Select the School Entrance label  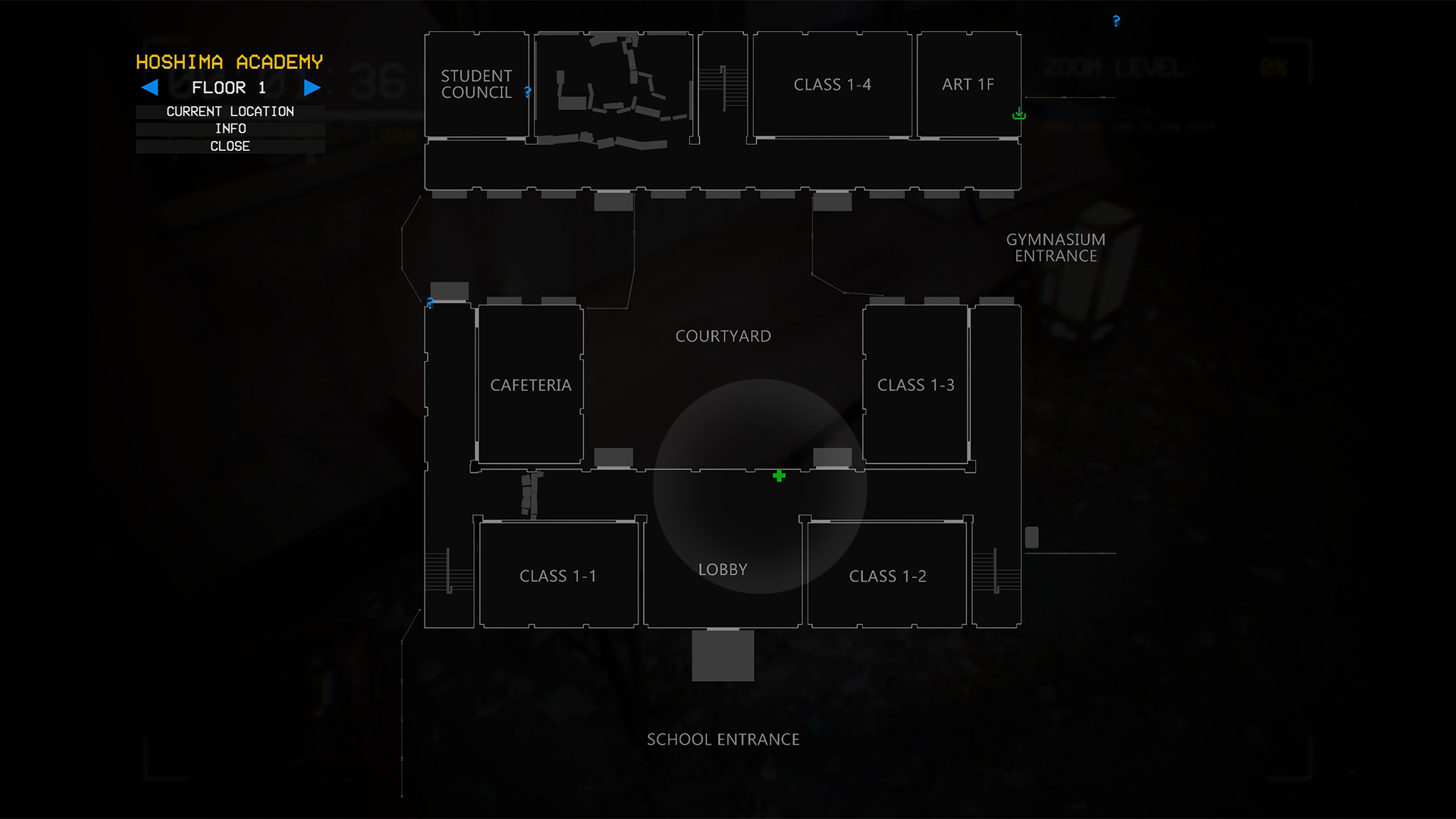722,739
